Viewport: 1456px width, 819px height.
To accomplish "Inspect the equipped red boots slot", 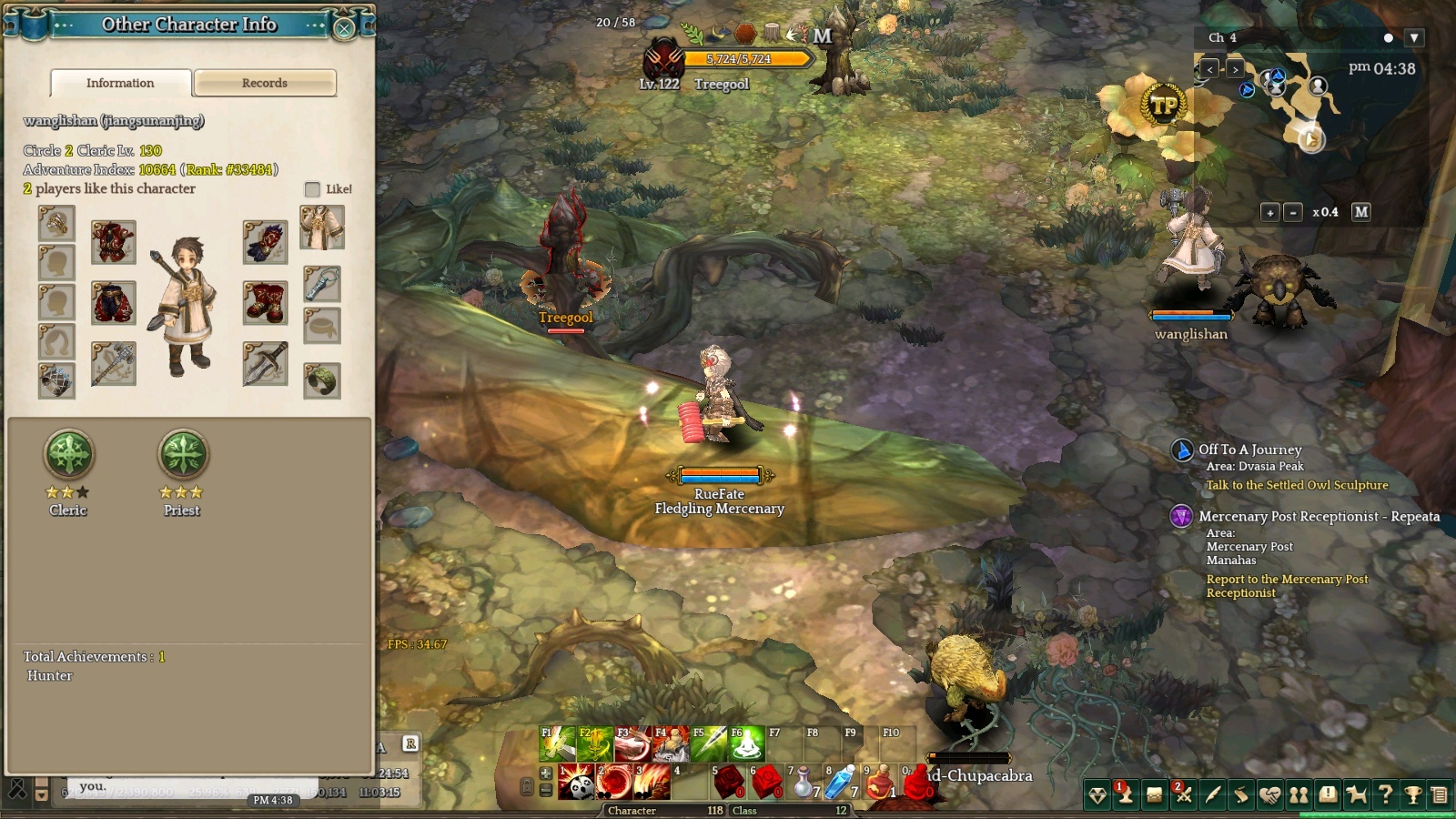I will 266,303.
